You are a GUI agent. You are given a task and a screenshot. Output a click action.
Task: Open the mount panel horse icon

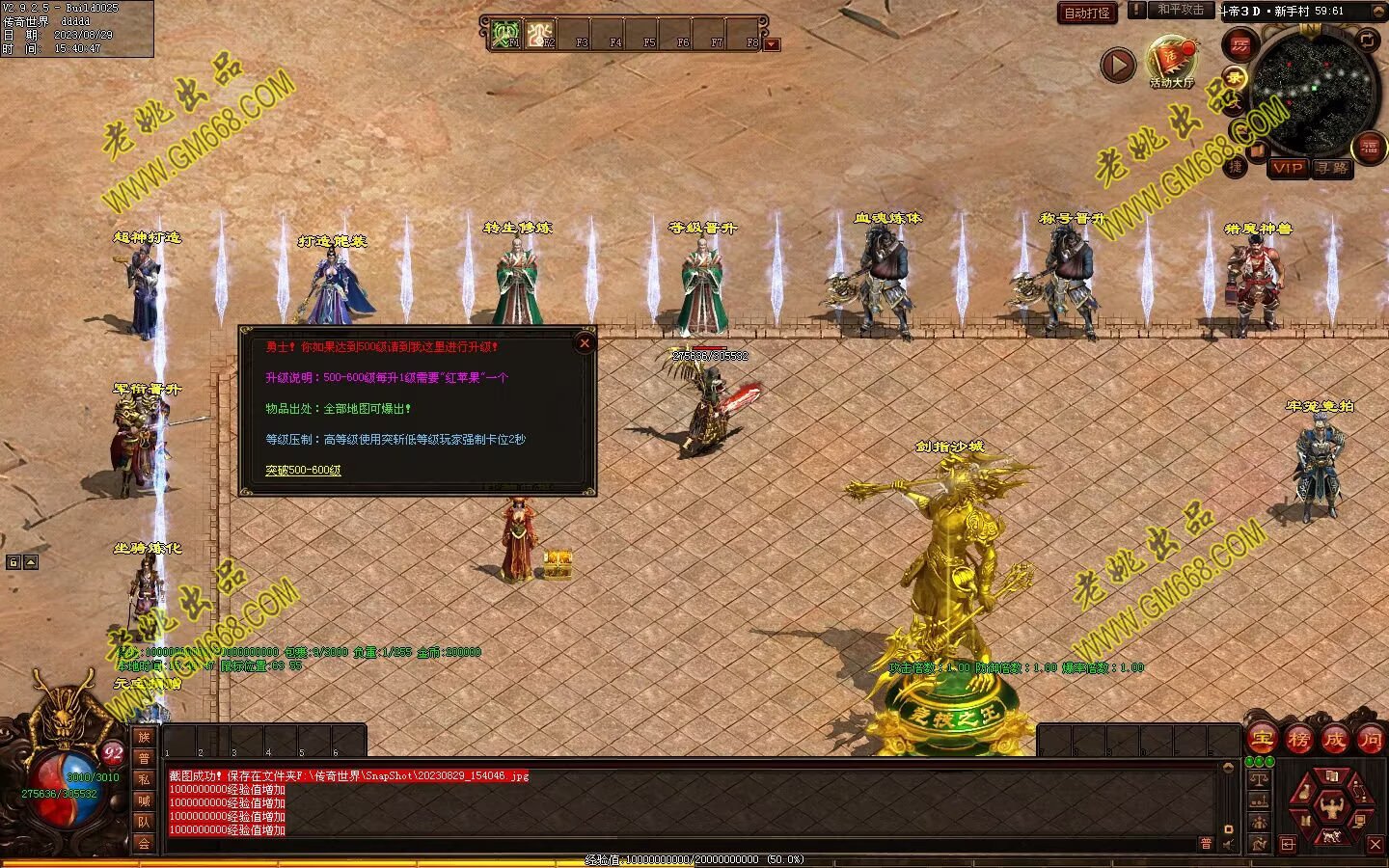point(1333,836)
